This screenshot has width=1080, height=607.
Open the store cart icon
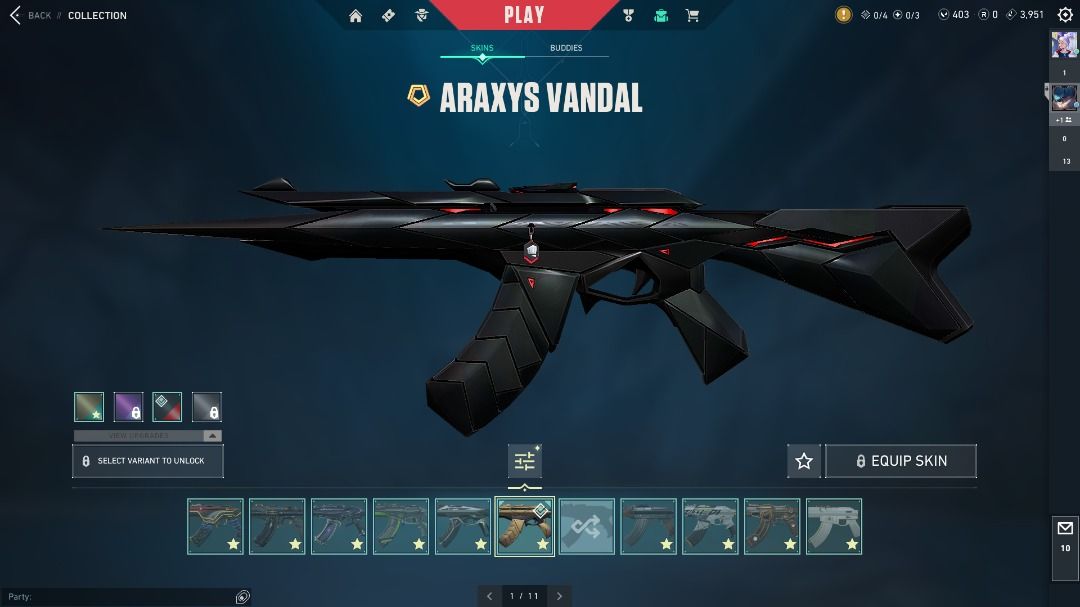click(692, 15)
